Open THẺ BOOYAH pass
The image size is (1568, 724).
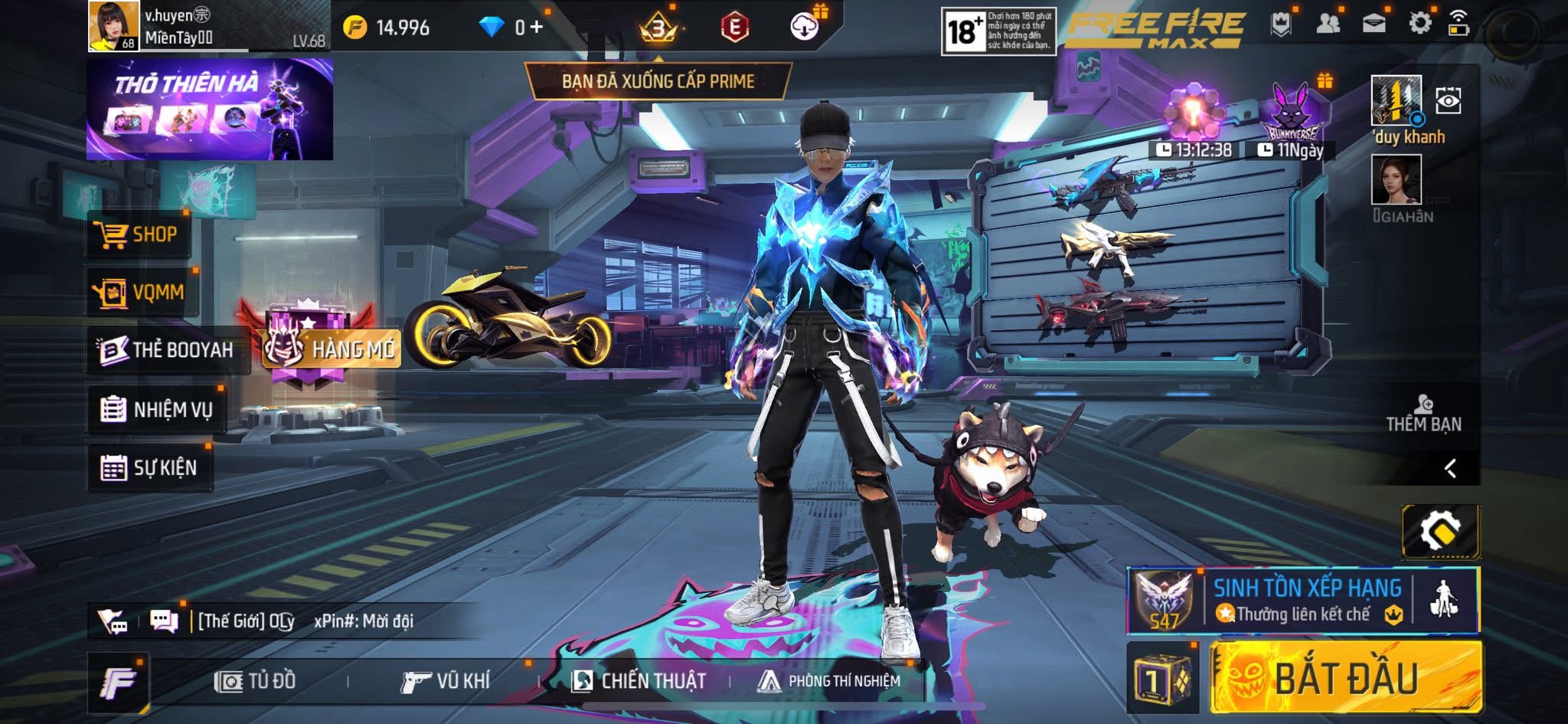[x=167, y=350]
